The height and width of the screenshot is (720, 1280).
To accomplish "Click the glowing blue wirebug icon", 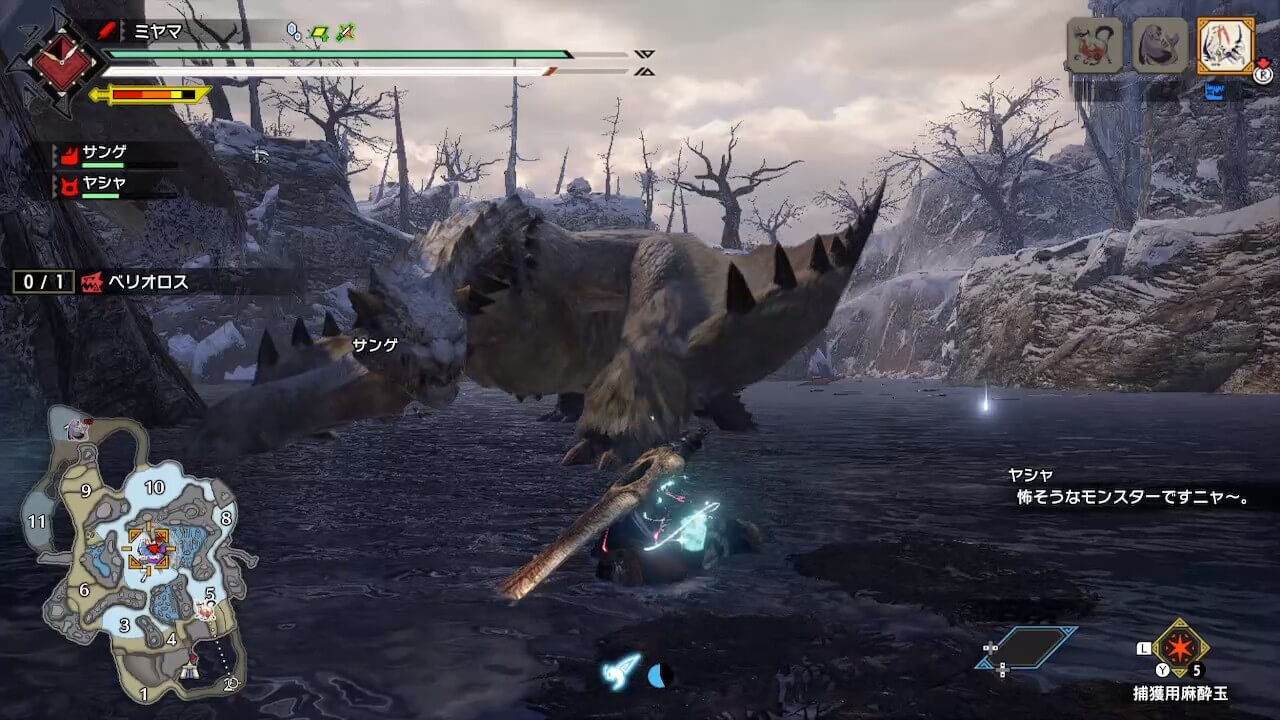I will tap(620, 673).
